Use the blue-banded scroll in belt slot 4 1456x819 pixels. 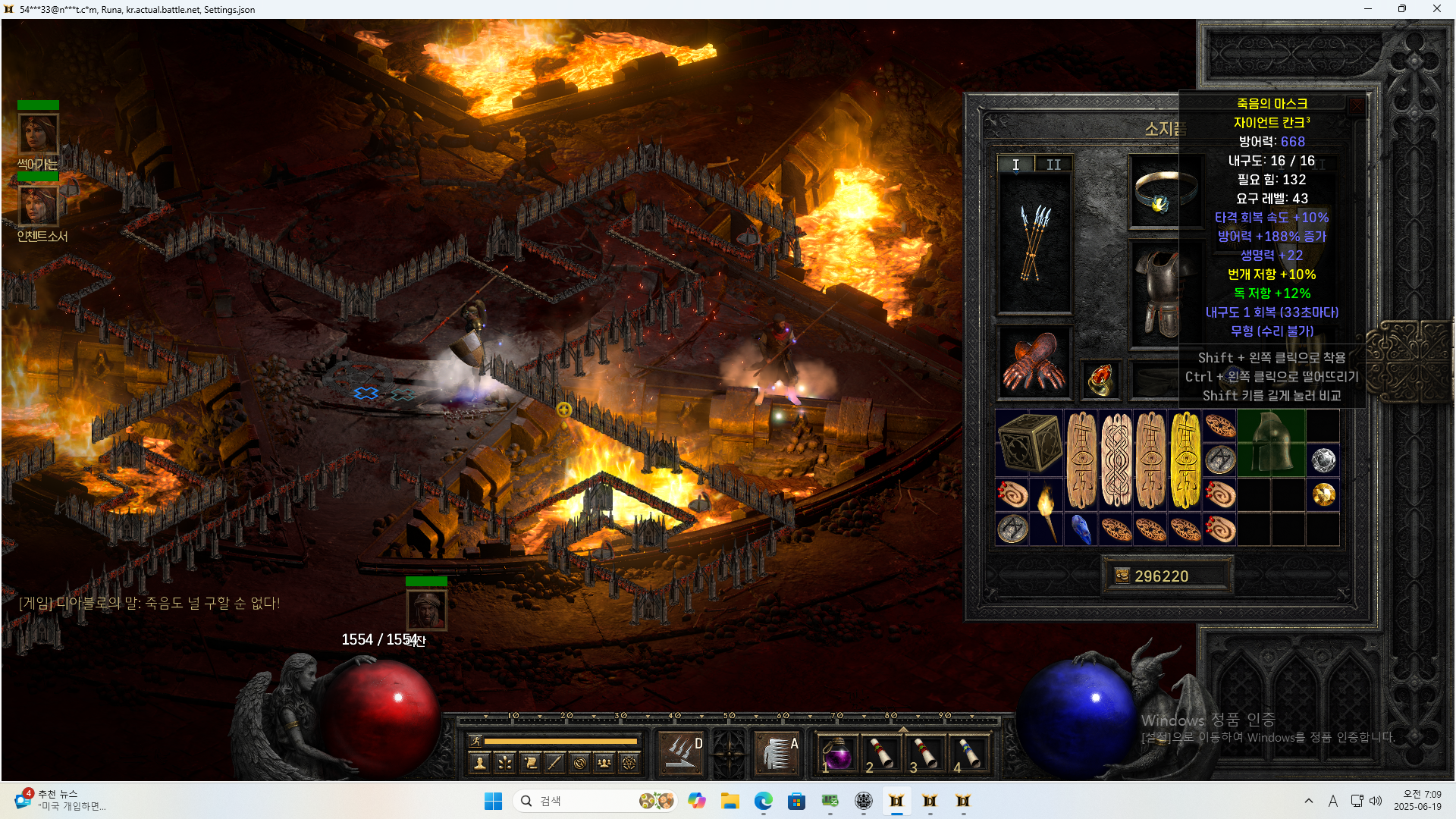click(x=969, y=755)
